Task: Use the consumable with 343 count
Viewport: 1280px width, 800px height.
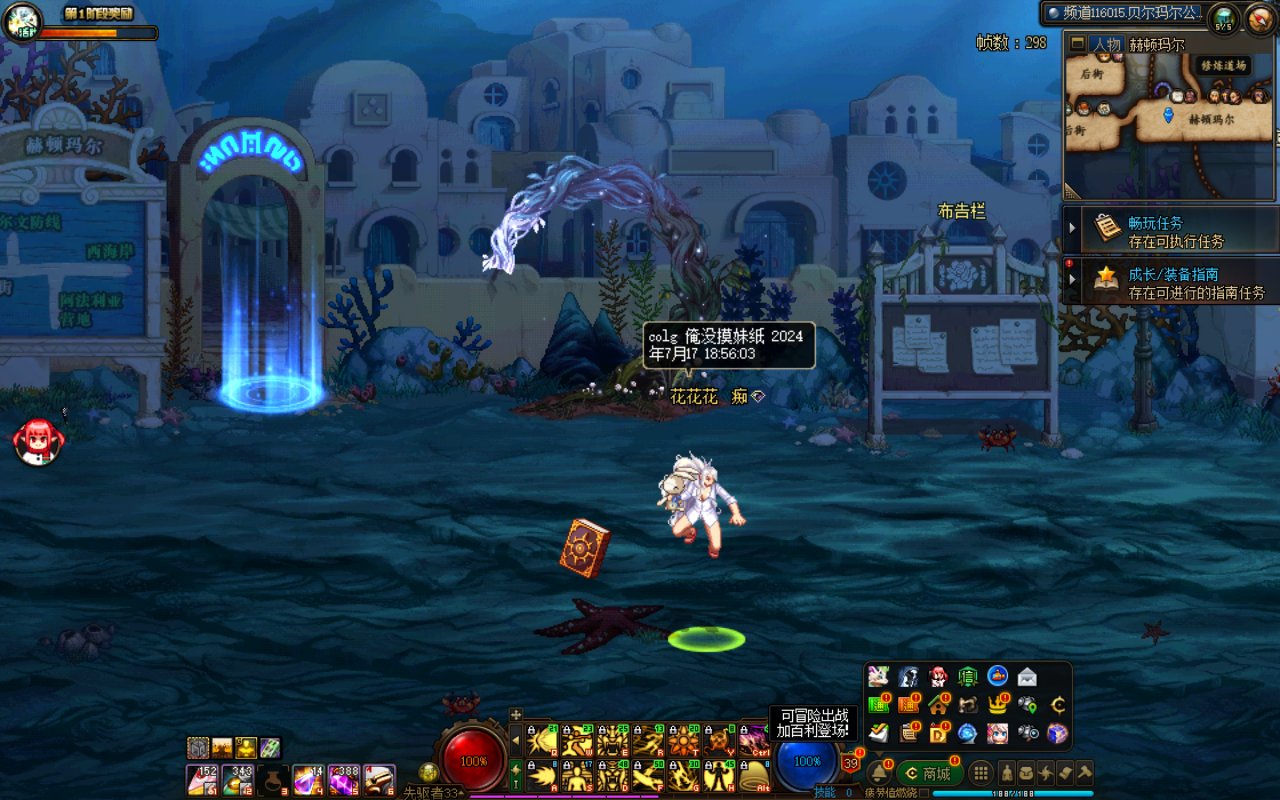Action: click(240, 780)
